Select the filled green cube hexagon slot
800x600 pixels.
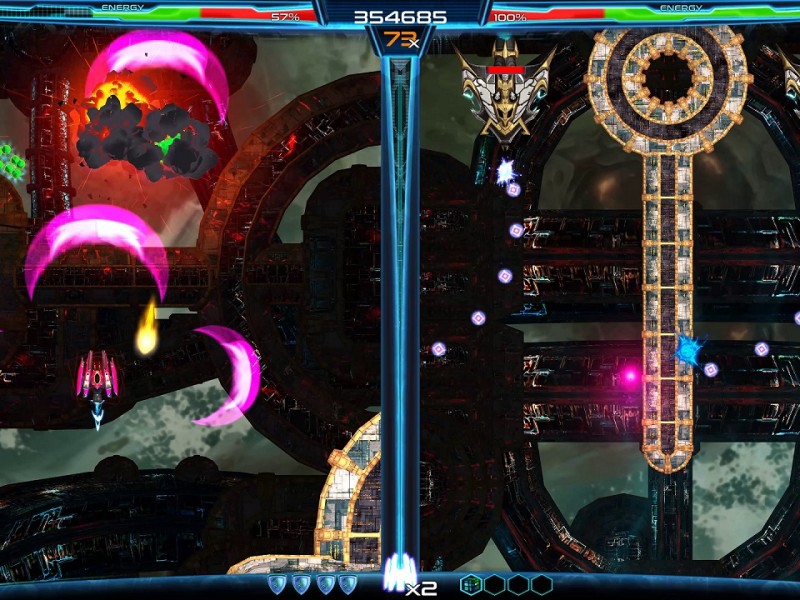pyautogui.click(x=471, y=584)
